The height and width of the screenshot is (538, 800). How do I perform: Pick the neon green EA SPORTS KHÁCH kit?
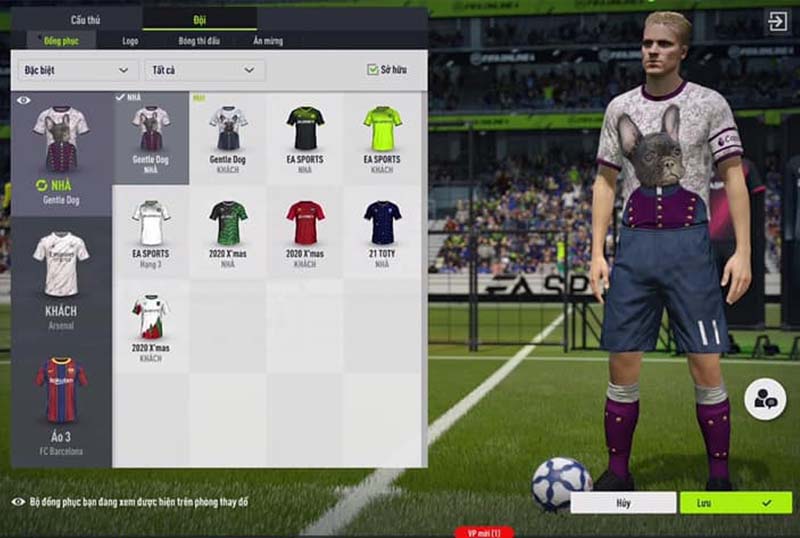pyautogui.click(x=382, y=138)
